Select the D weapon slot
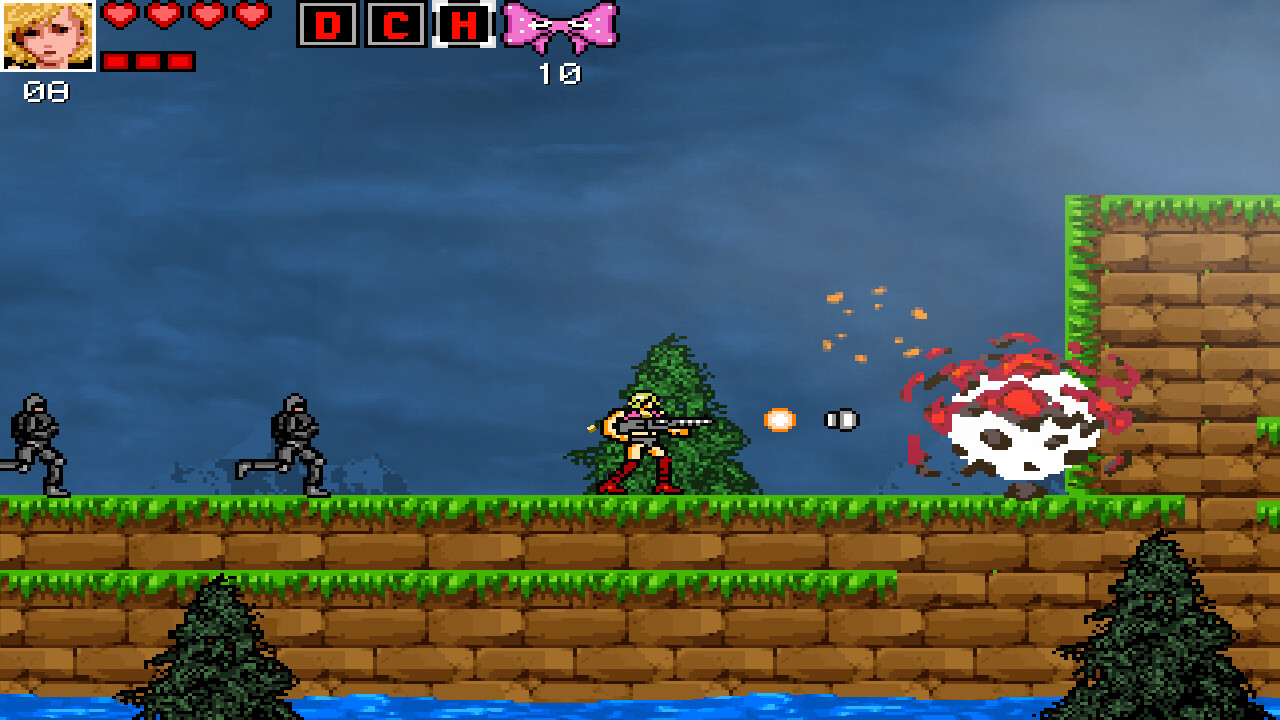1280x720 pixels. [x=328, y=25]
